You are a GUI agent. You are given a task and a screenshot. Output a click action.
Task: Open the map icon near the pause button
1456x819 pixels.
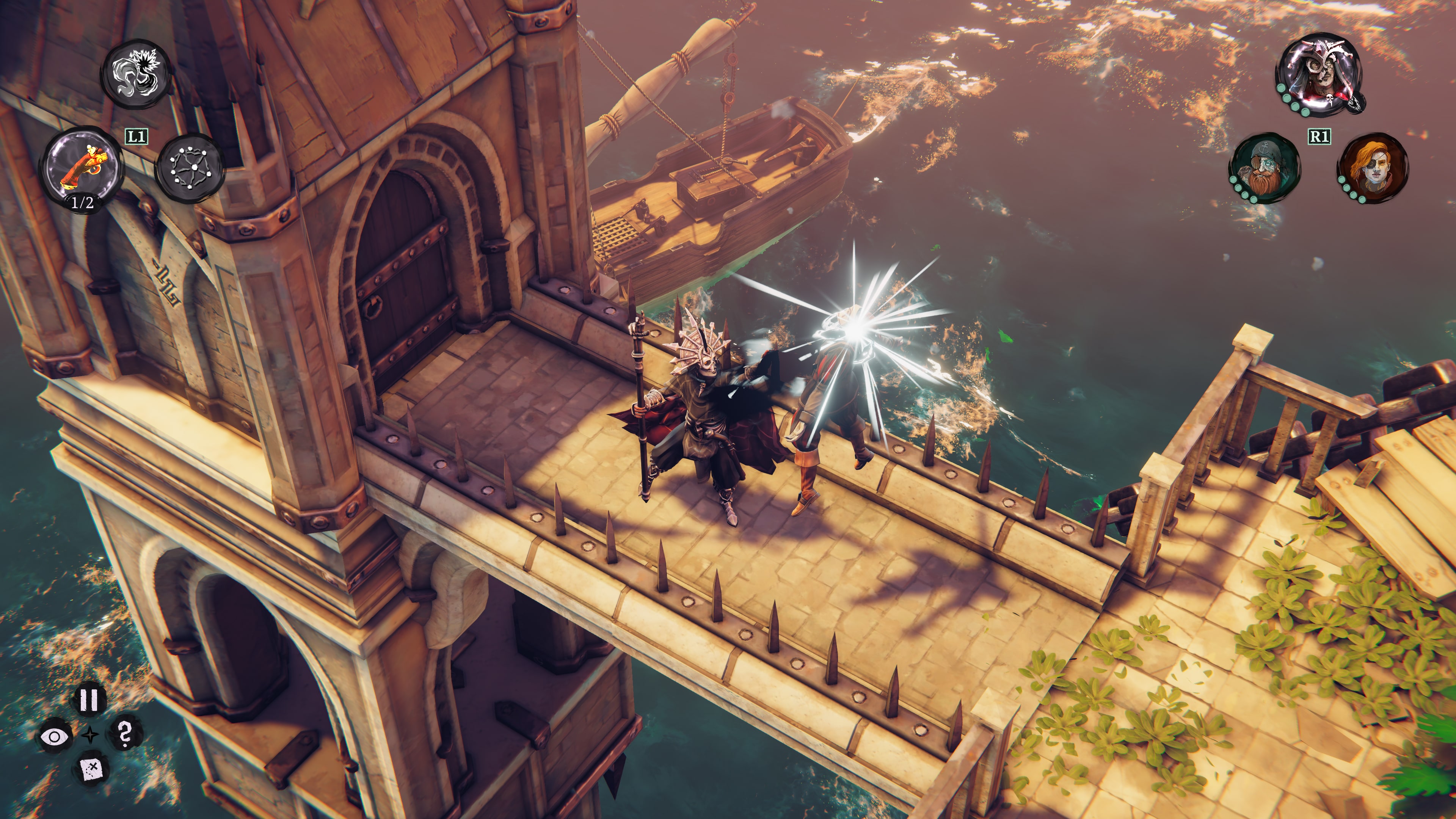pos(92,770)
